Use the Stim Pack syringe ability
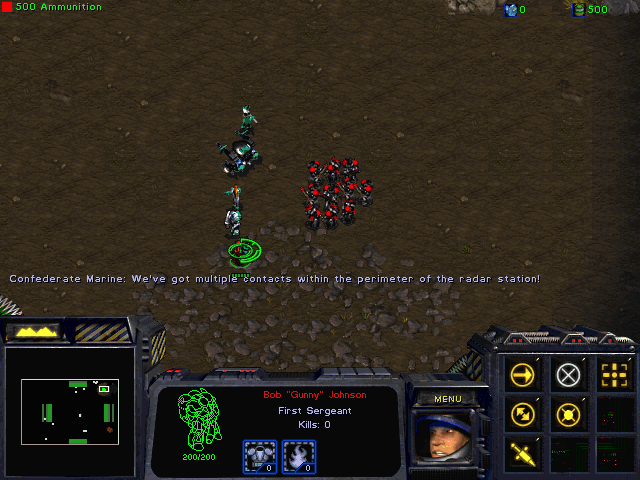This screenshot has width=640, height=480. coord(522,453)
